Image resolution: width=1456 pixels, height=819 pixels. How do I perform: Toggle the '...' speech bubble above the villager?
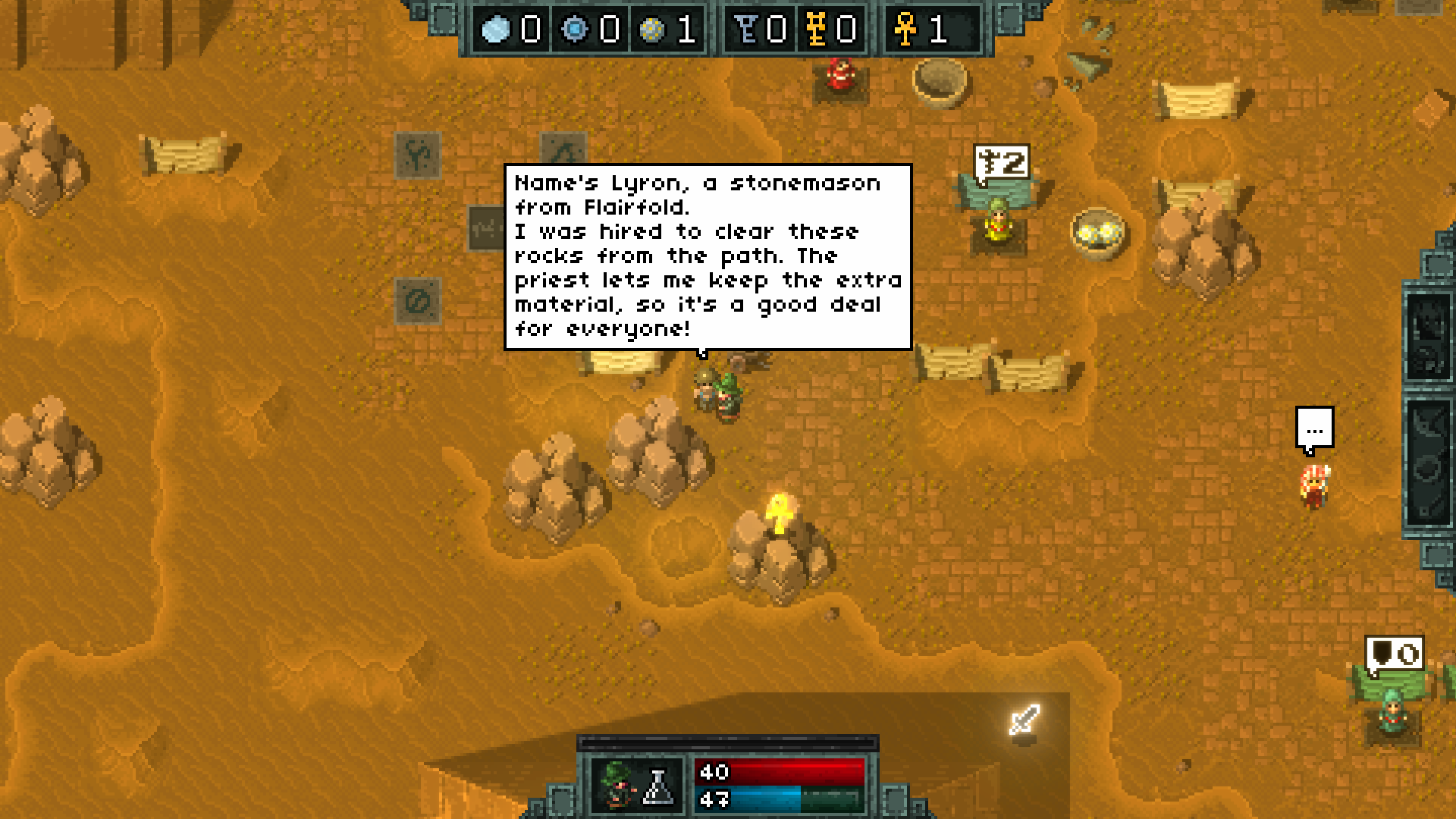click(x=1314, y=428)
